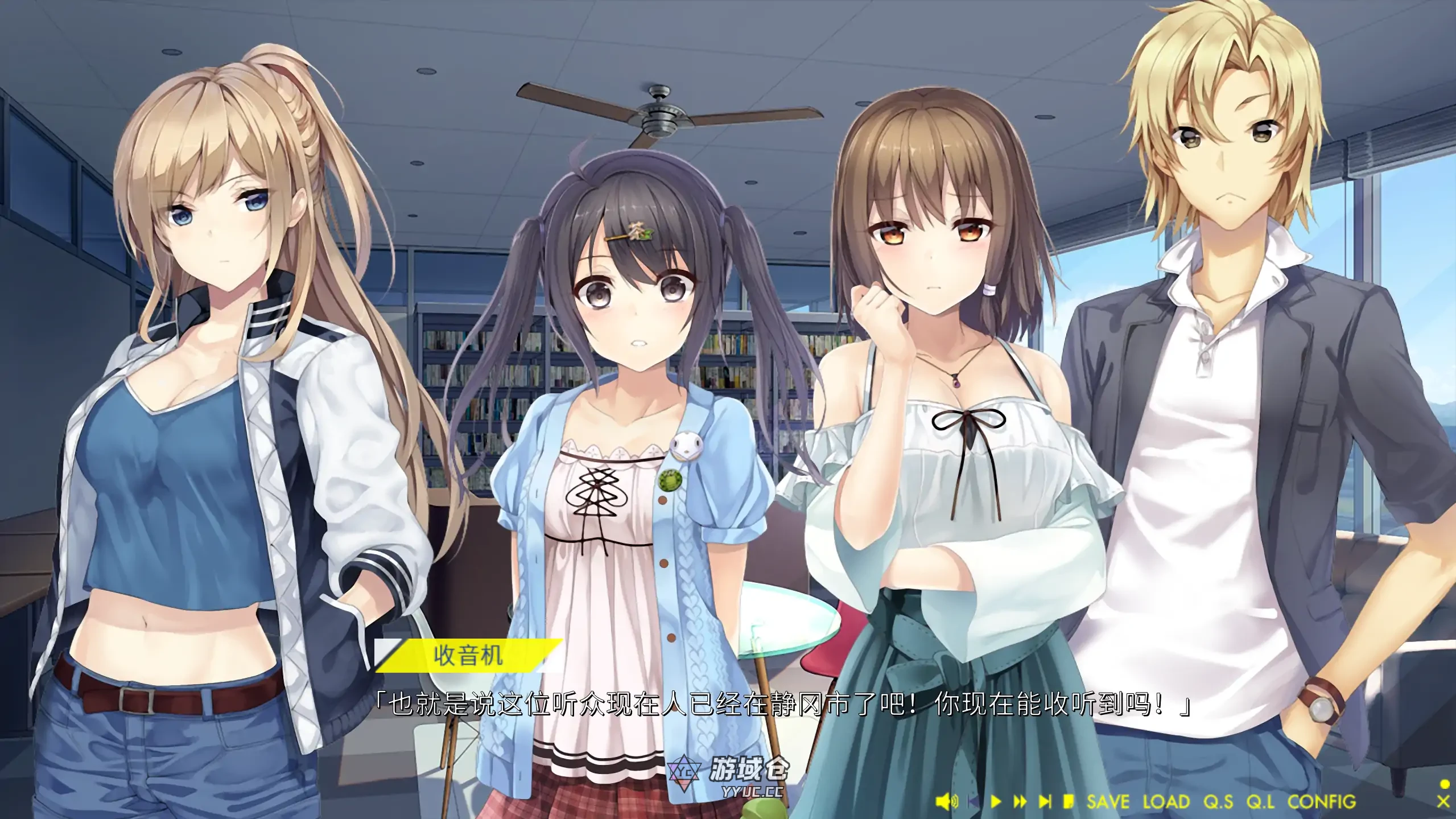Screen dimensions: 1456x819
Task: Jump to next scene with skip-to-end icon
Action: 1045,802
